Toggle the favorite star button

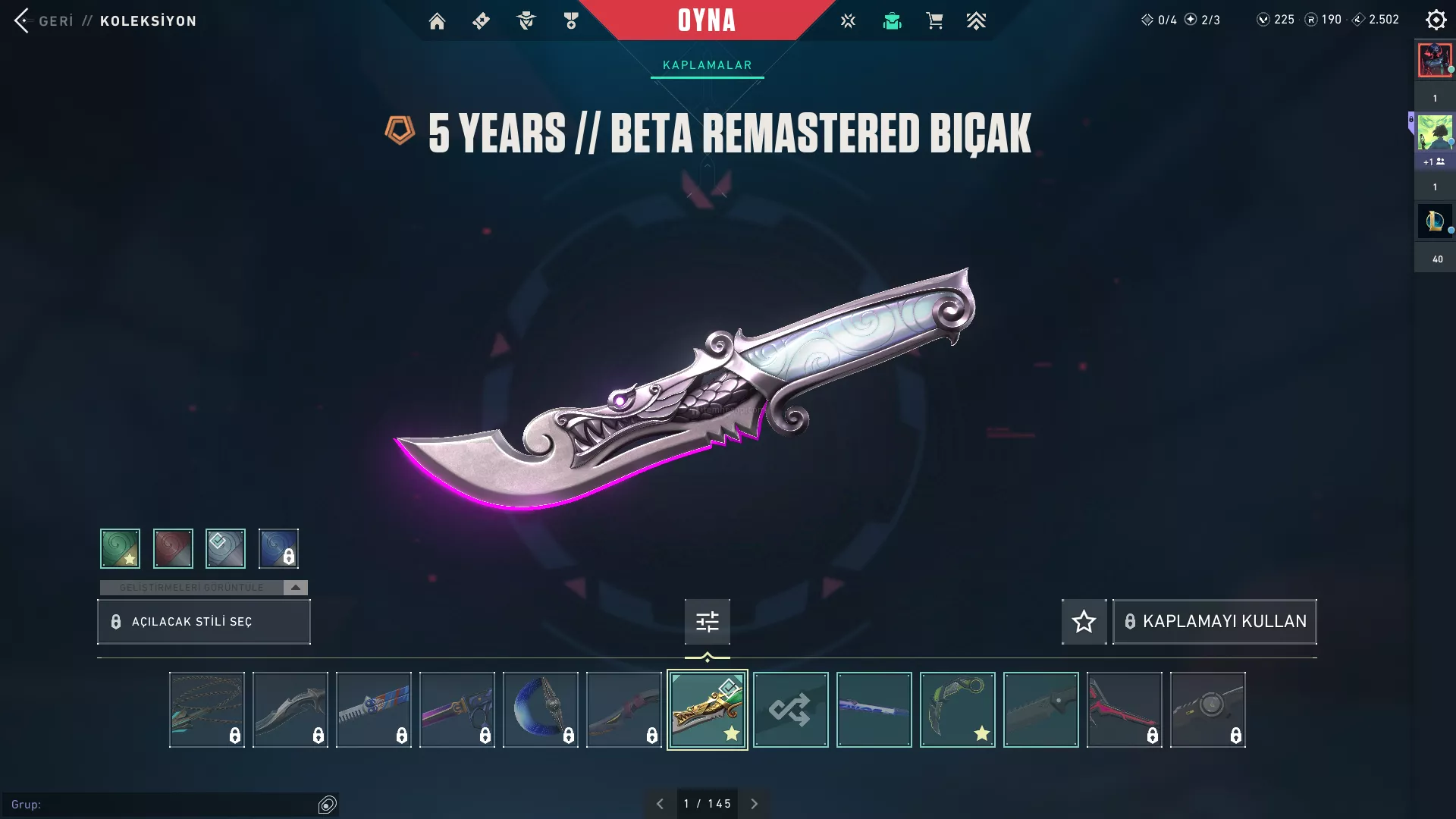click(x=1084, y=622)
